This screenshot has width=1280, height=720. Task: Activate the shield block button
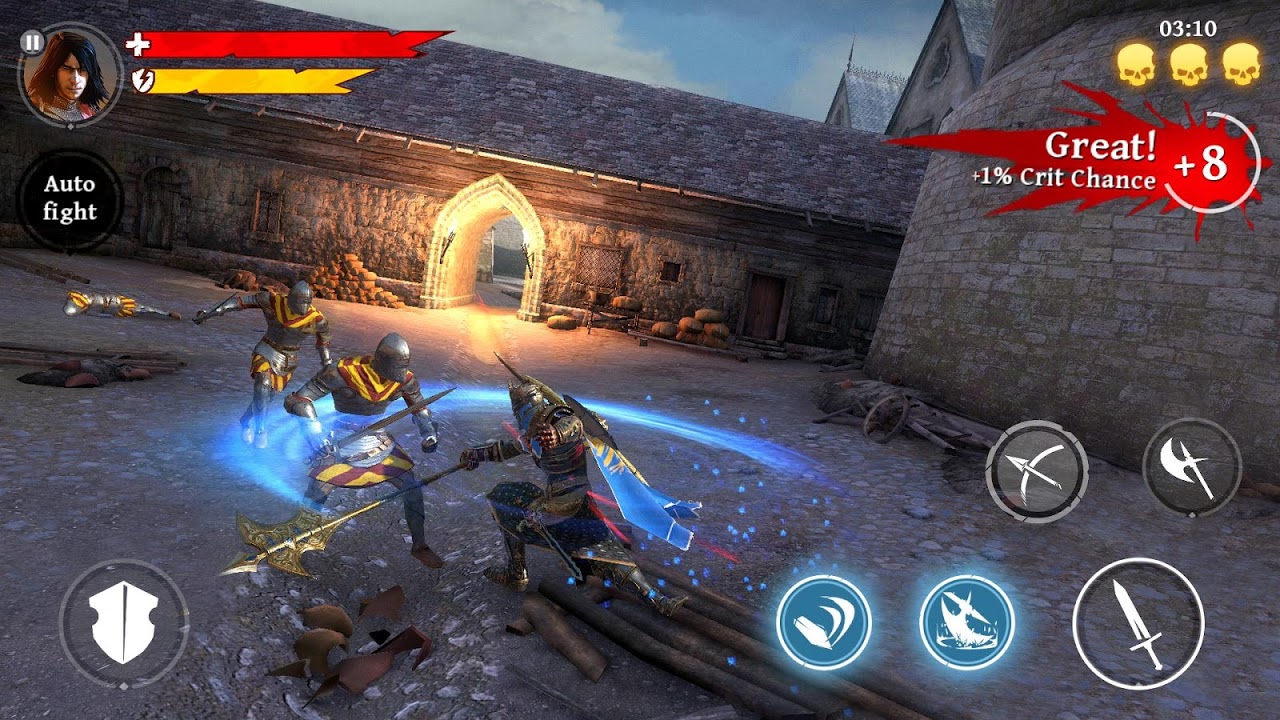pyautogui.click(x=124, y=624)
